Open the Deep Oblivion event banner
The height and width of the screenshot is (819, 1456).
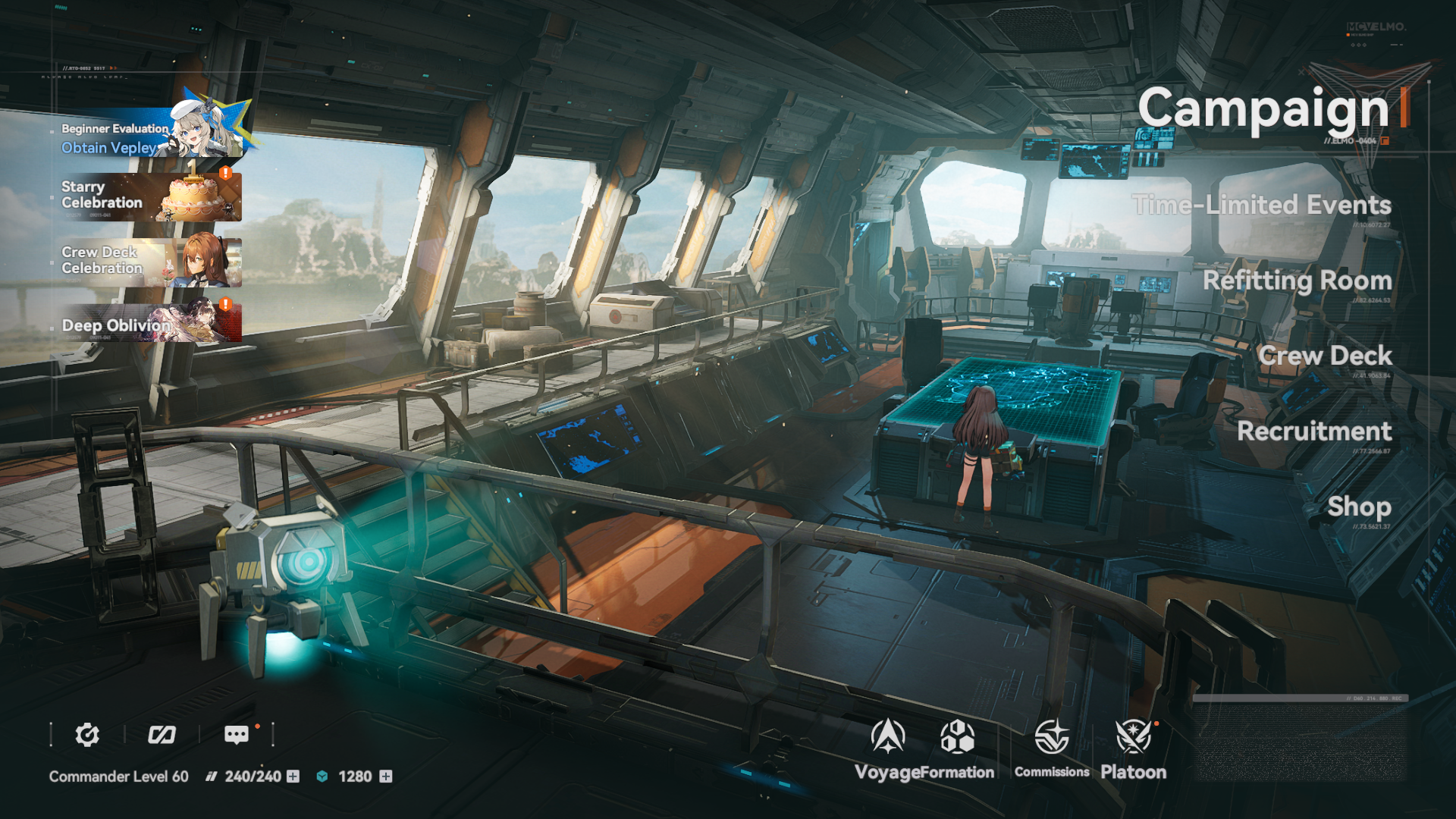click(x=150, y=324)
